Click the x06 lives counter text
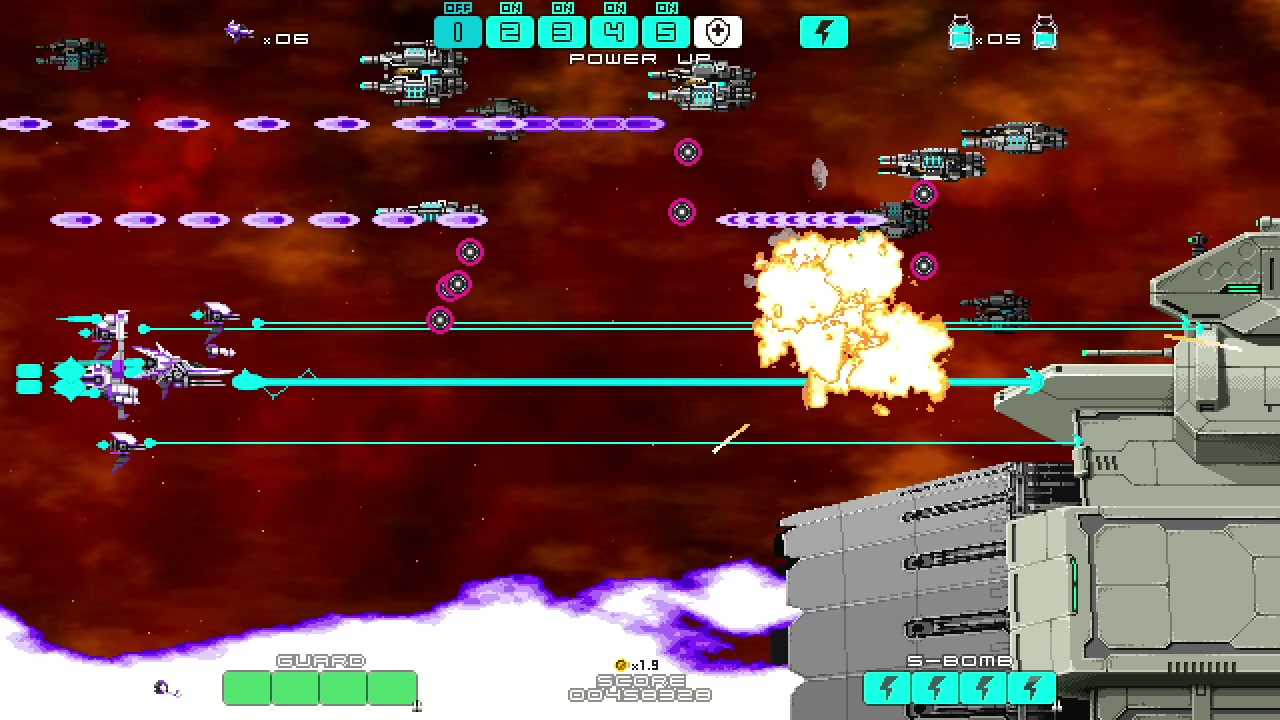The image size is (1280, 720). (287, 38)
